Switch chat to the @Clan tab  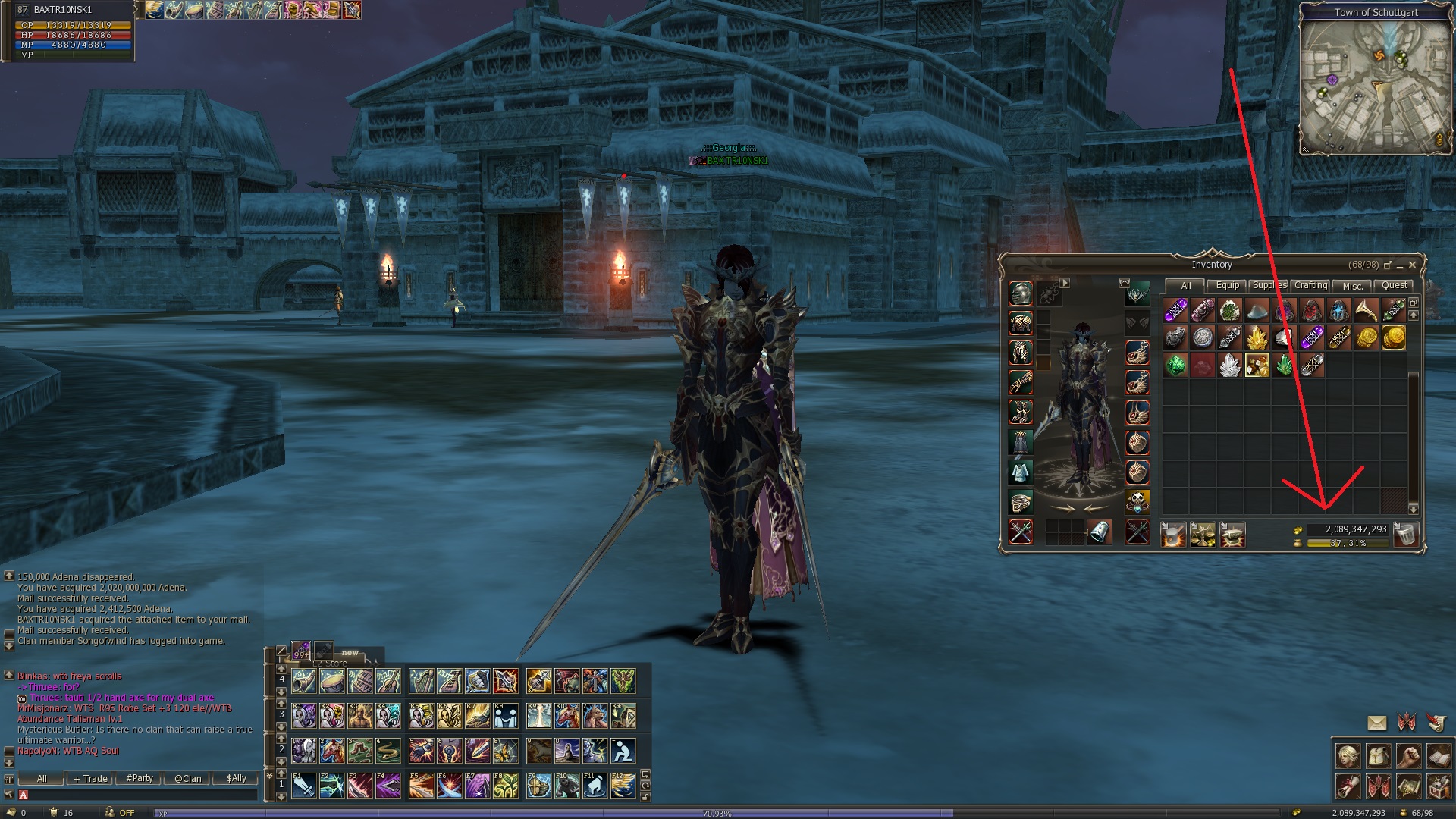click(x=187, y=779)
